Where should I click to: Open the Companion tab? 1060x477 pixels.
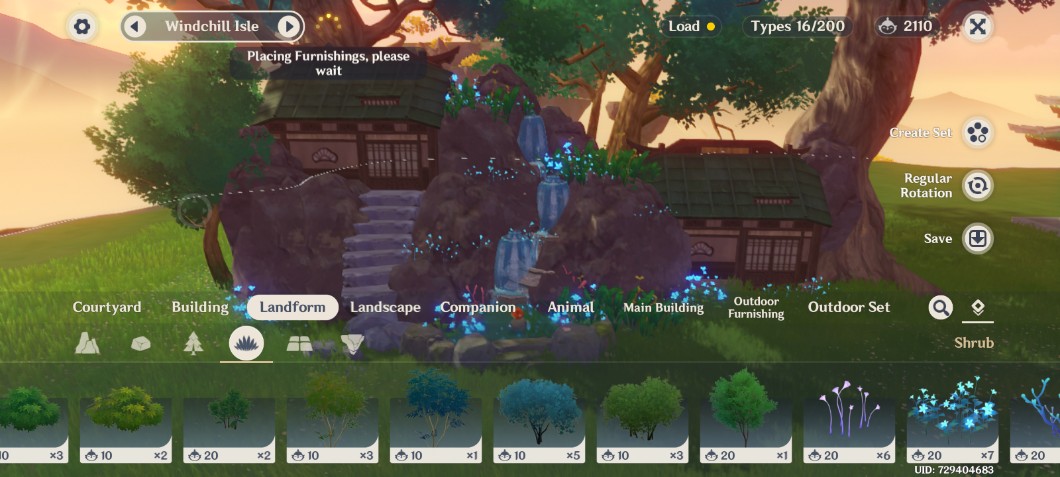[x=478, y=307]
